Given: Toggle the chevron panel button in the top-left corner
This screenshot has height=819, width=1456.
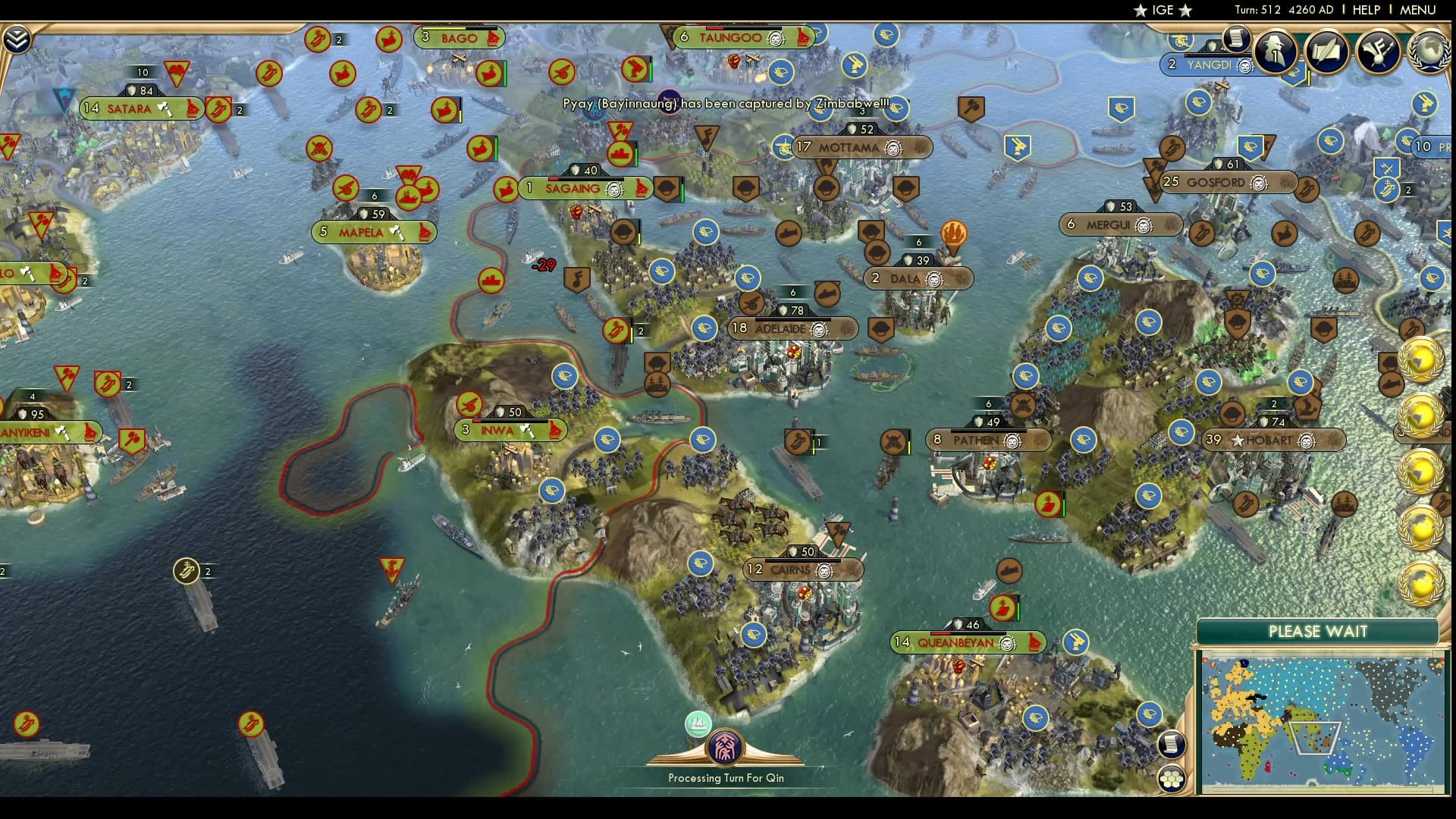Looking at the screenshot, I should (x=17, y=39).
